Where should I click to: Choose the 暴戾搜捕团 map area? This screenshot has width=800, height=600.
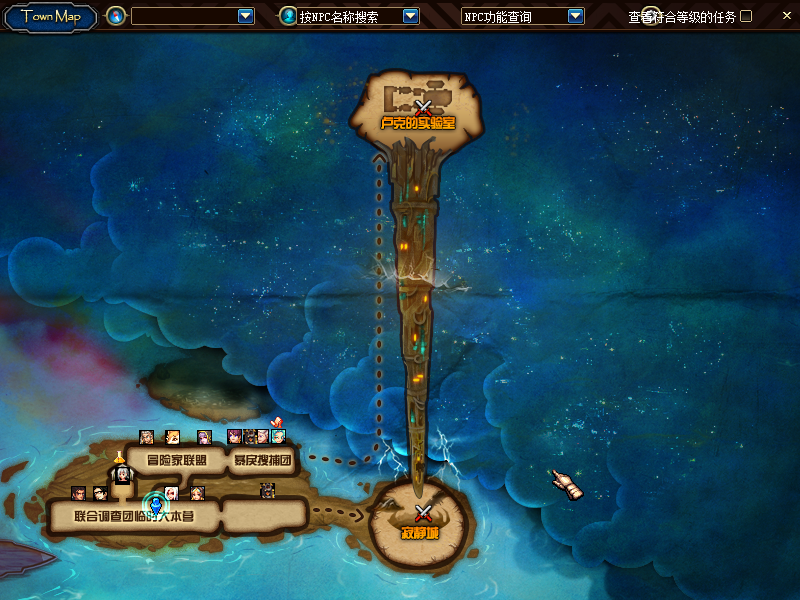262,461
